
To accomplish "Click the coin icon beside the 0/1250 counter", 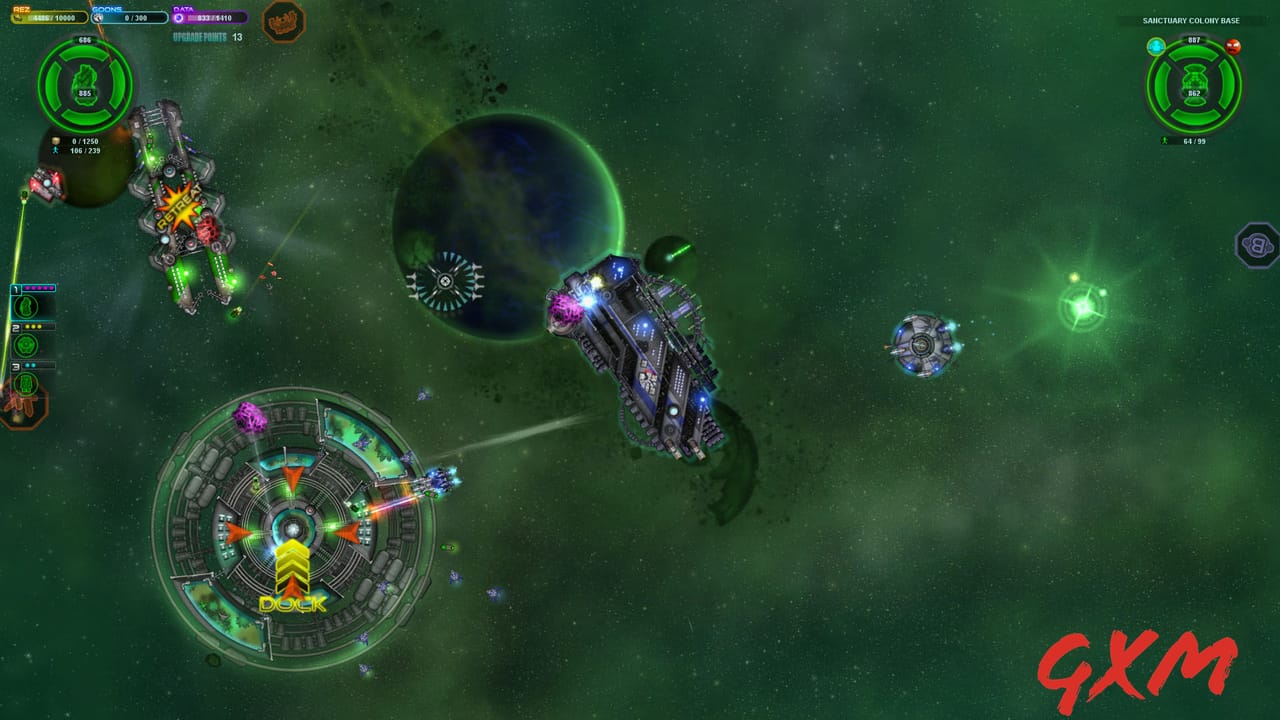I will 56,140.
